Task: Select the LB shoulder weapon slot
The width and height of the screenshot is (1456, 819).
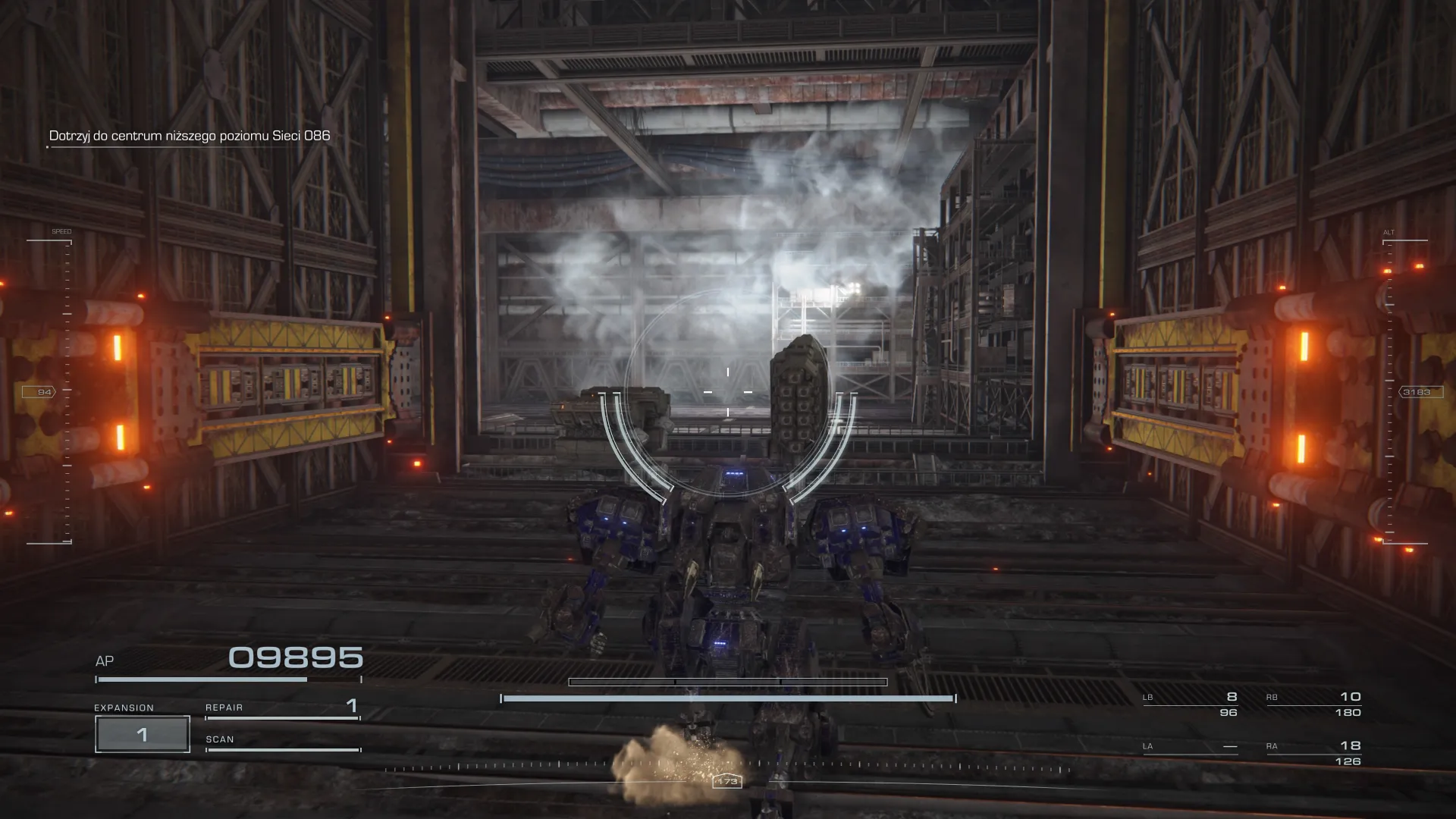Action: click(x=1190, y=704)
